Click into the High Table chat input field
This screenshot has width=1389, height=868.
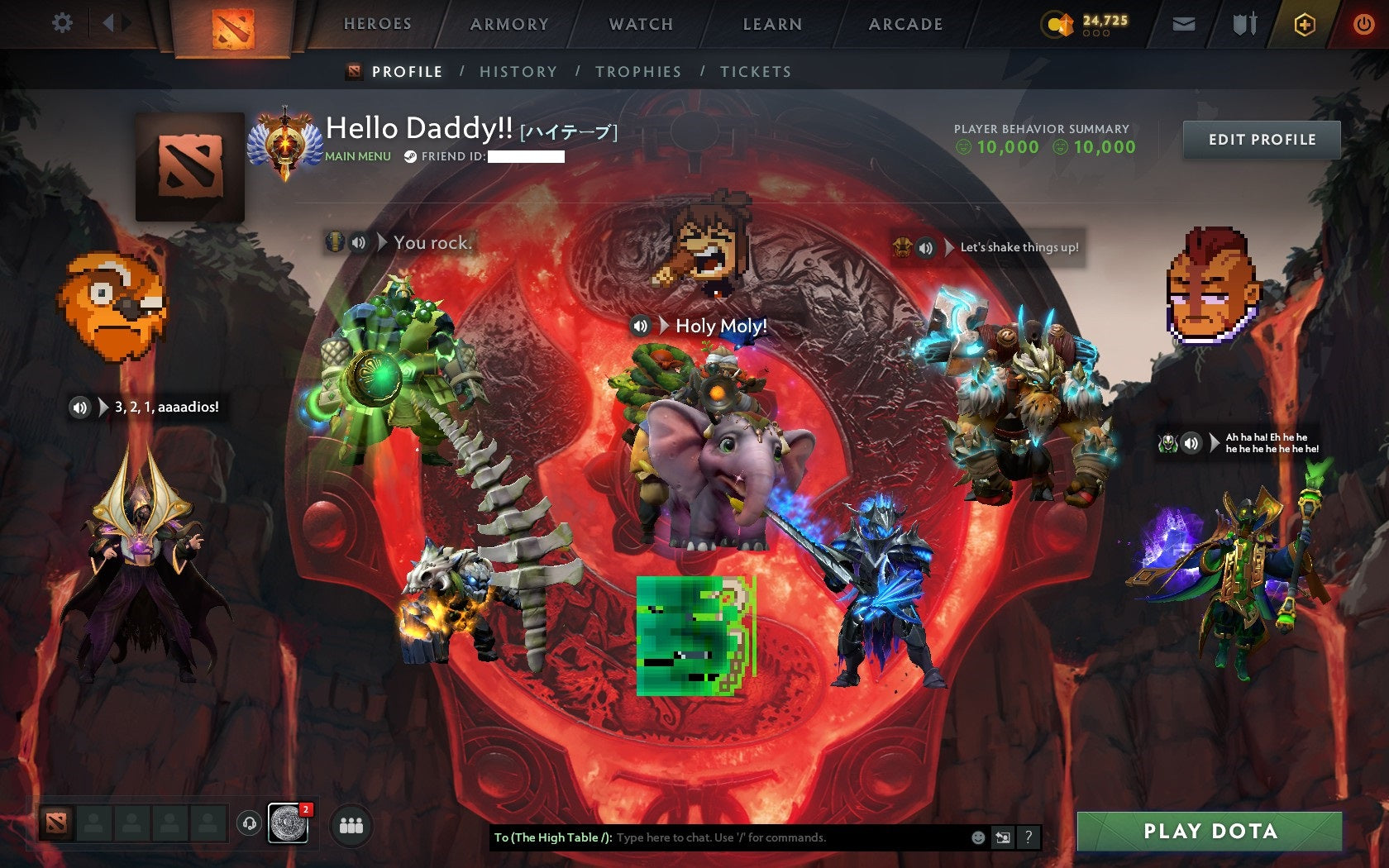[744, 837]
